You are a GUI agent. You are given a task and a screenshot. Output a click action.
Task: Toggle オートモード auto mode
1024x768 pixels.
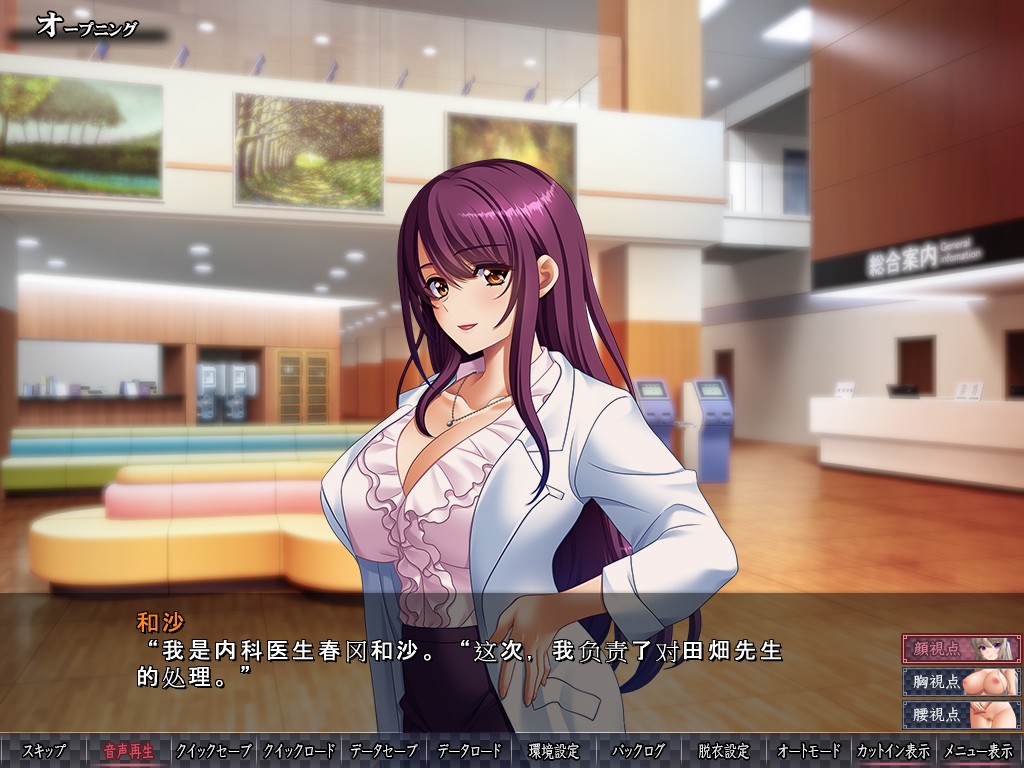point(808,751)
